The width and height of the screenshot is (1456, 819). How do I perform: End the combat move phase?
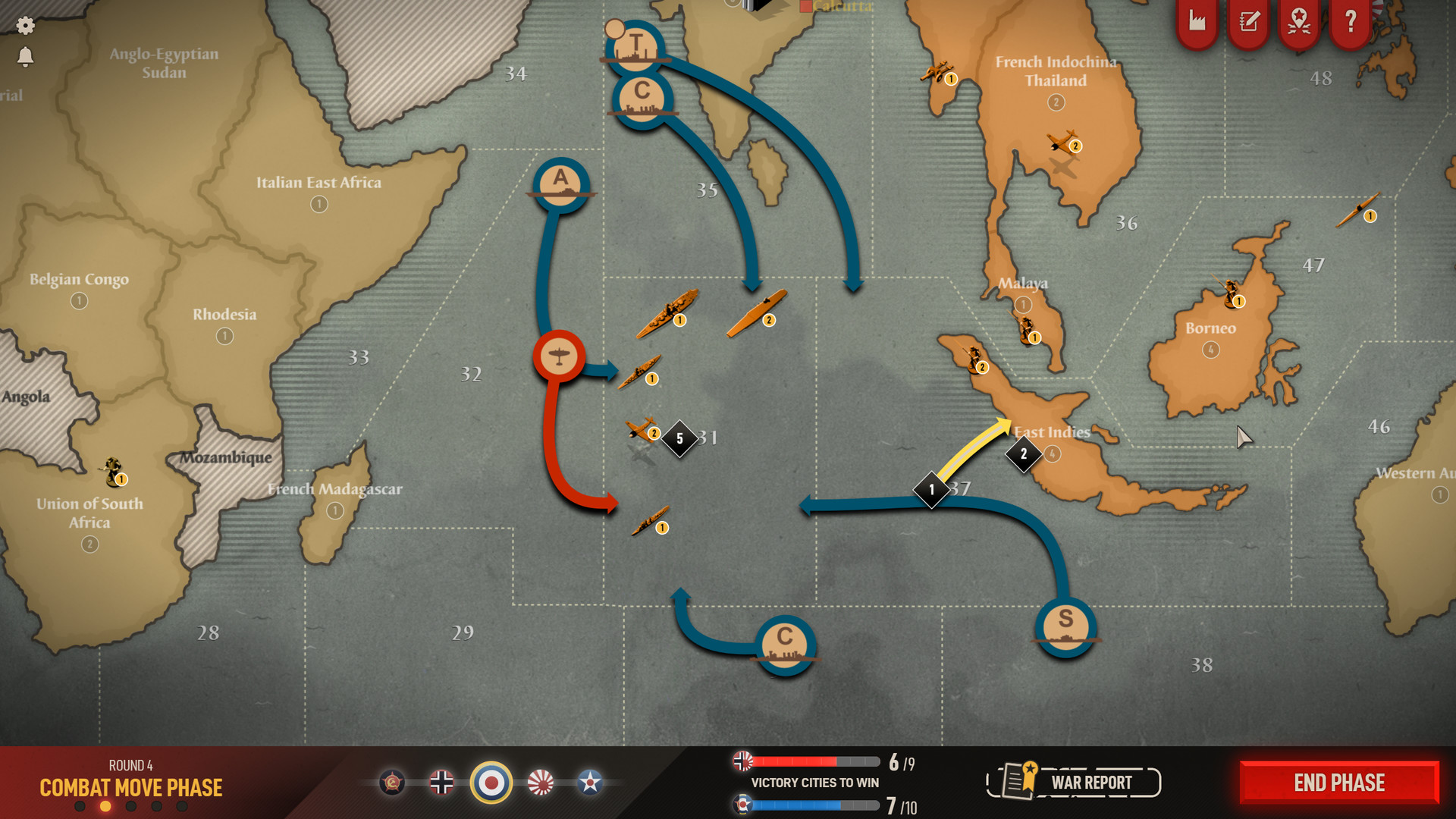coord(1339,783)
